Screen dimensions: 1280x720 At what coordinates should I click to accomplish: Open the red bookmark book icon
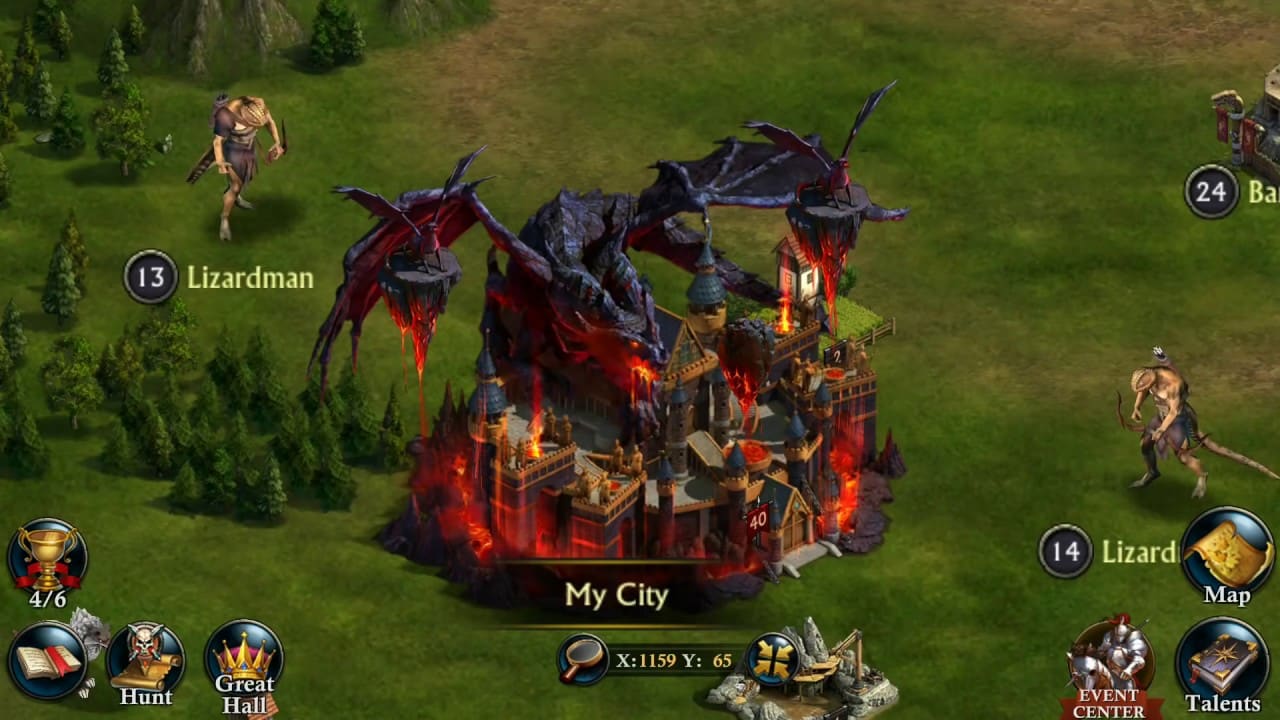click(47, 661)
